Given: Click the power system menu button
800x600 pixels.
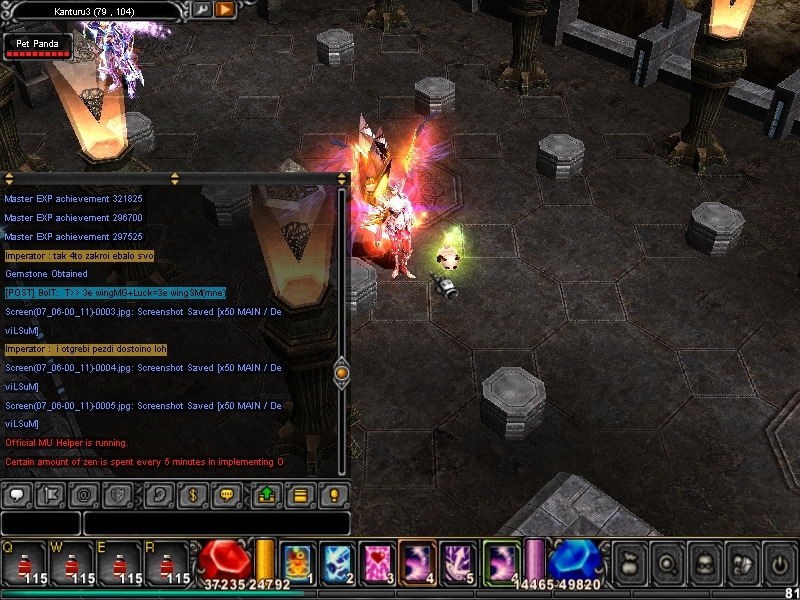Looking at the screenshot, I should 777,563.
